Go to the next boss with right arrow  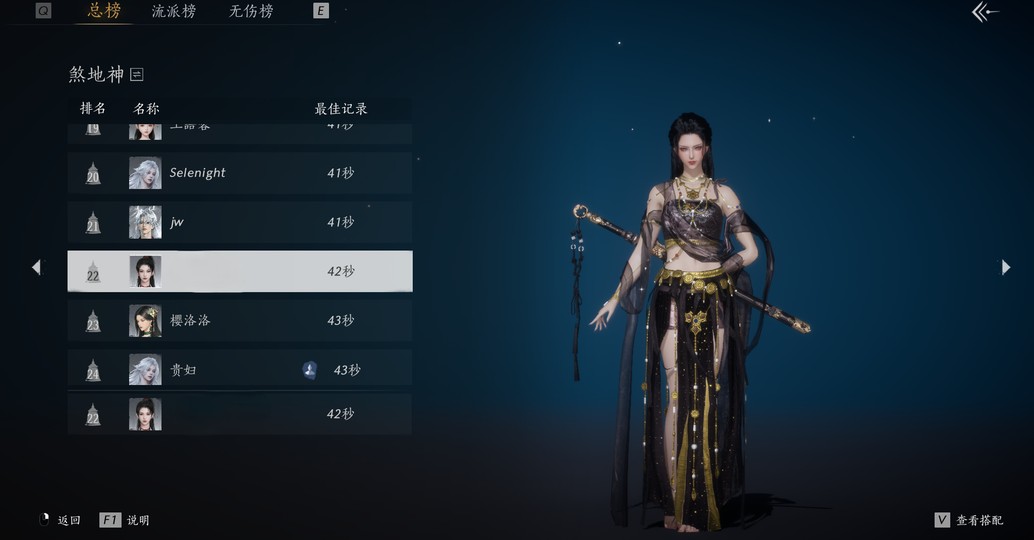coord(1006,267)
